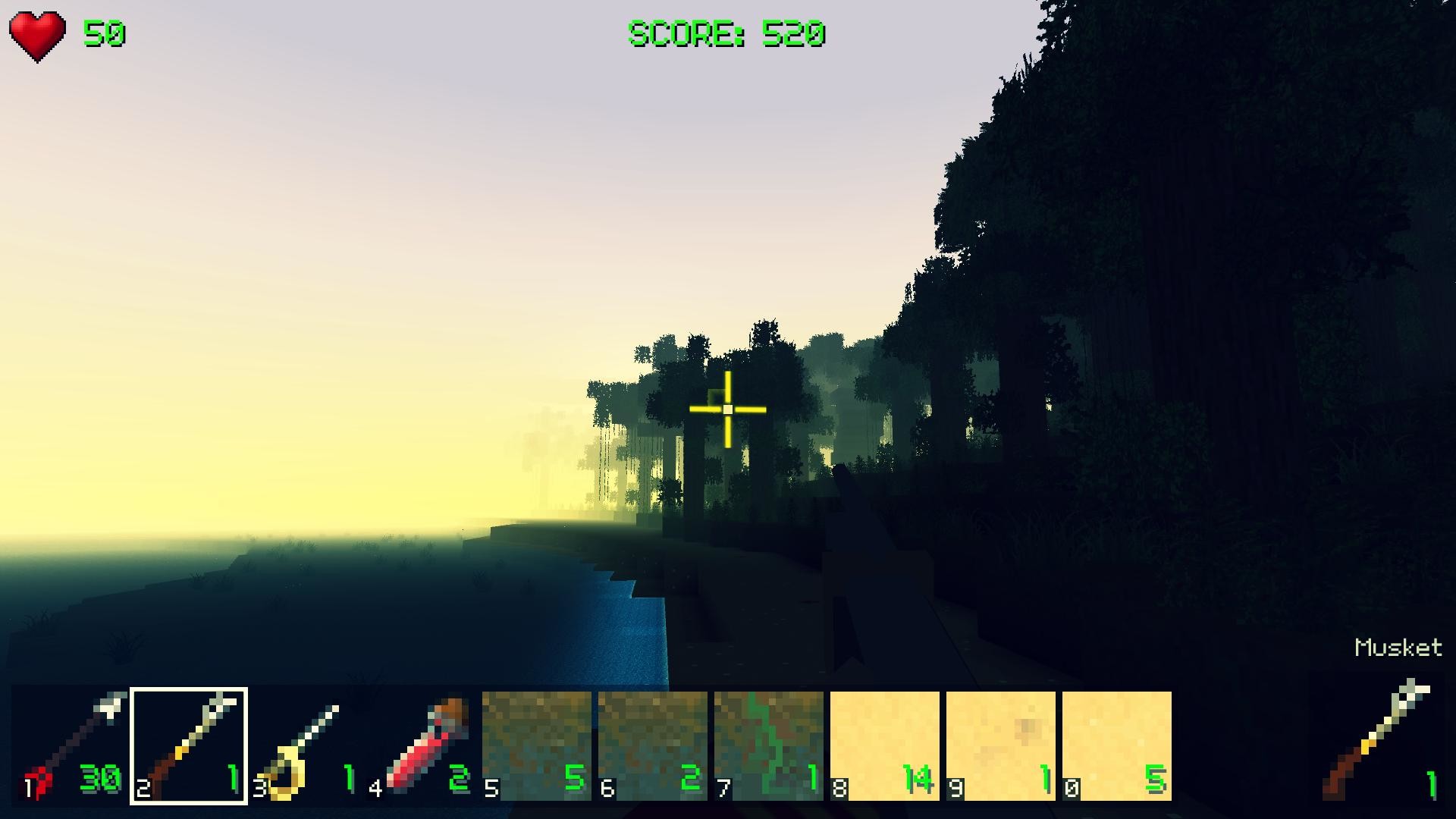Viewport: 1456px width, 819px height.
Task: Click the health value showing 50
Action: [x=106, y=32]
